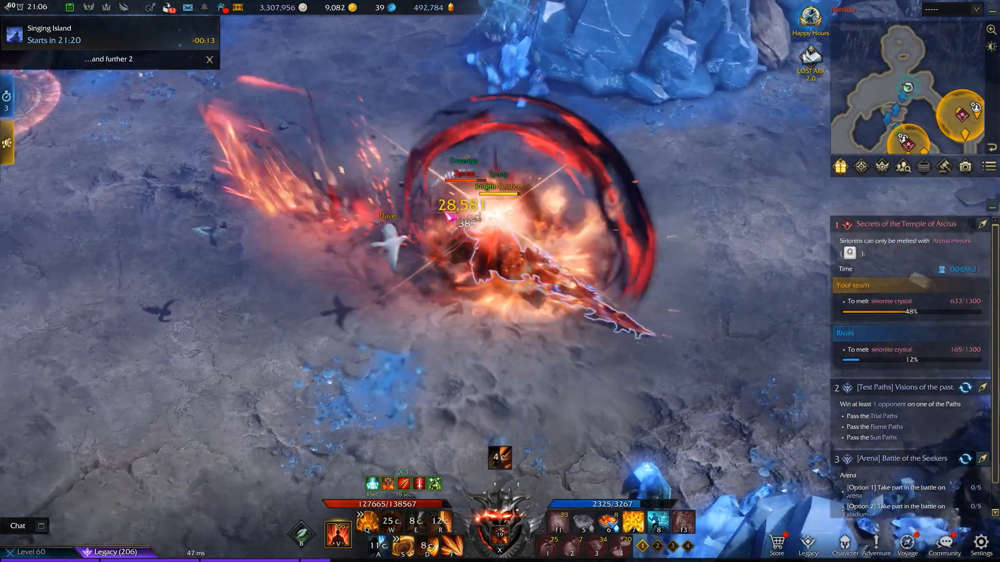Open the Adventure menu

click(x=876, y=543)
